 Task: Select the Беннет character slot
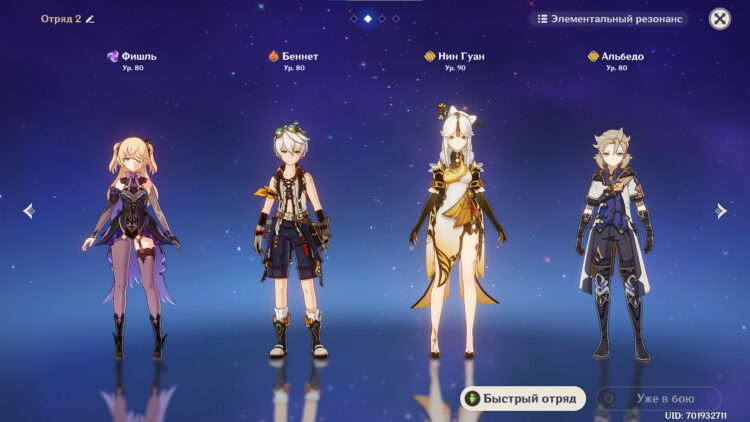[292, 240]
